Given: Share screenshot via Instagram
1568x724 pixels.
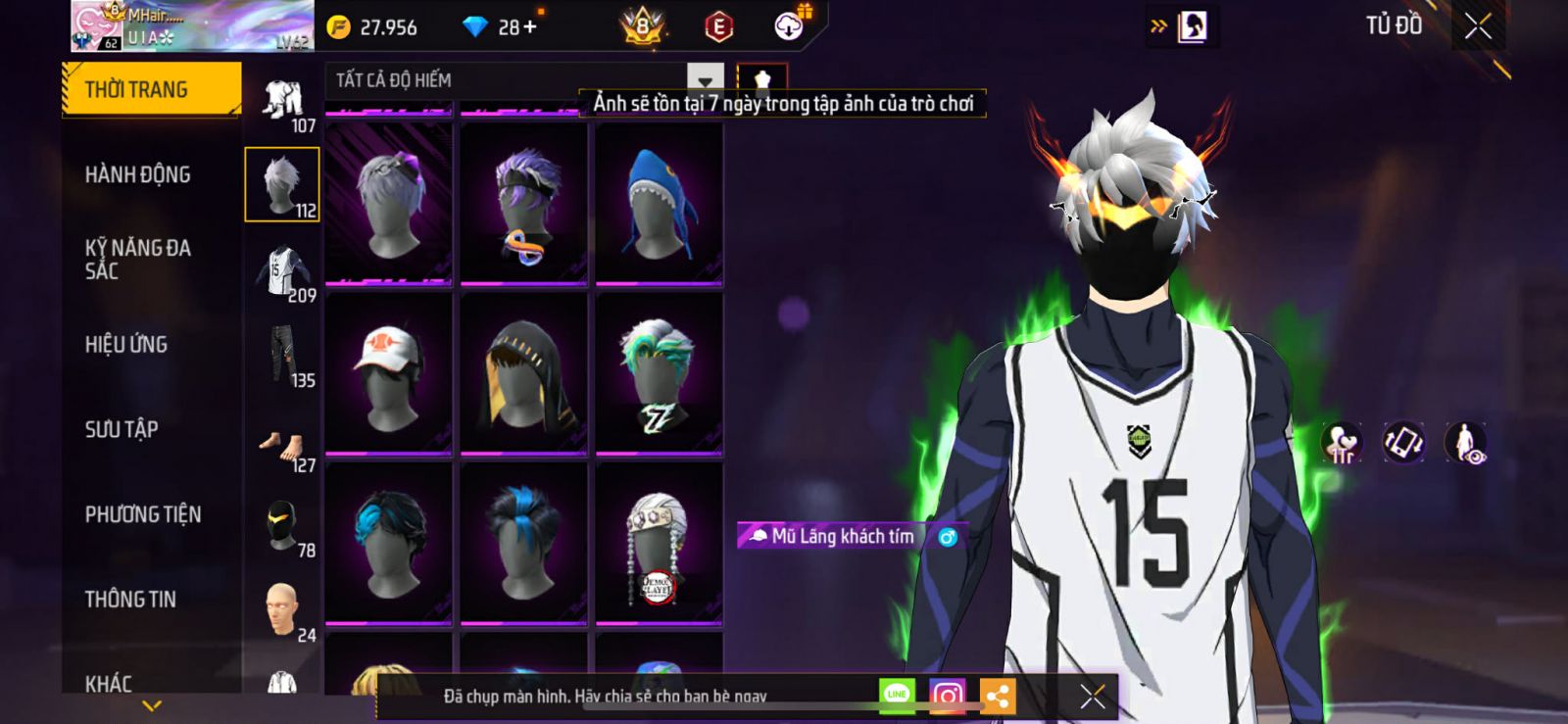Looking at the screenshot, I should coord(947,696).
